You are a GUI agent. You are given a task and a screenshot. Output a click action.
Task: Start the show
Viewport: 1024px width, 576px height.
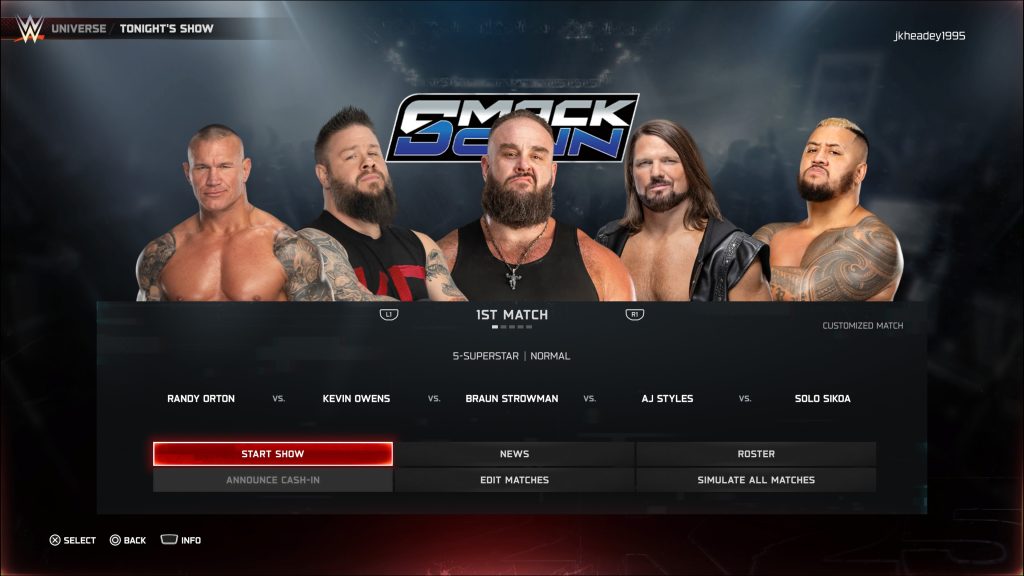coord(272,454)
